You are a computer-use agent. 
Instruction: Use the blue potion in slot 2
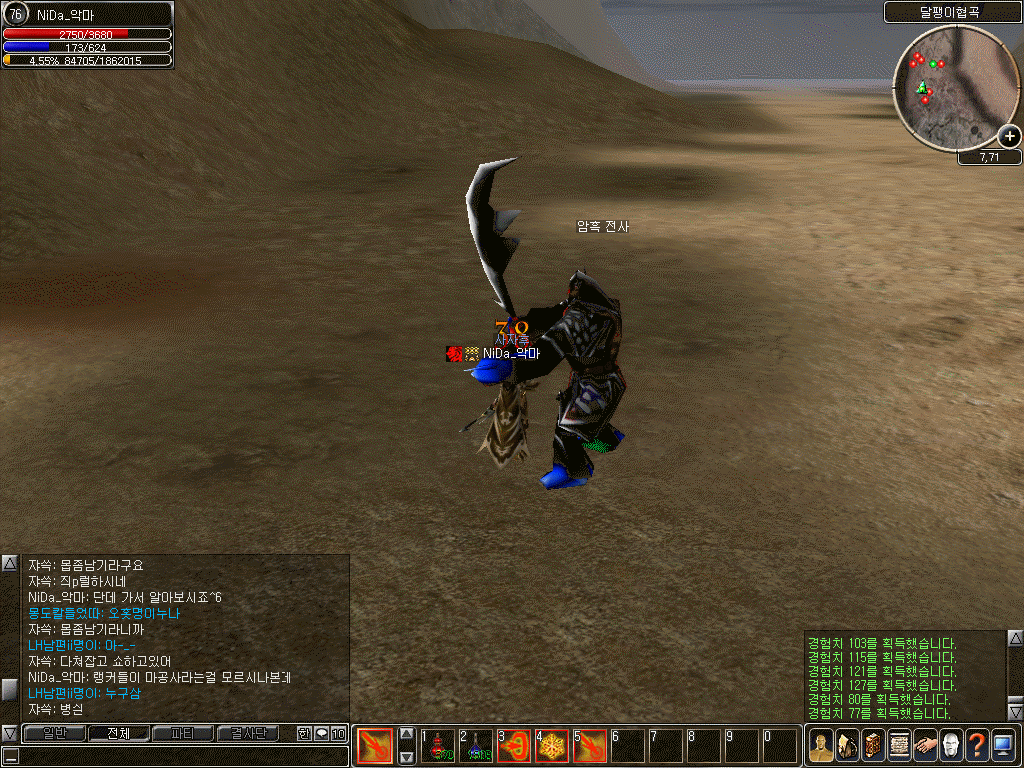pyautogui.click(x=476, y=747)
